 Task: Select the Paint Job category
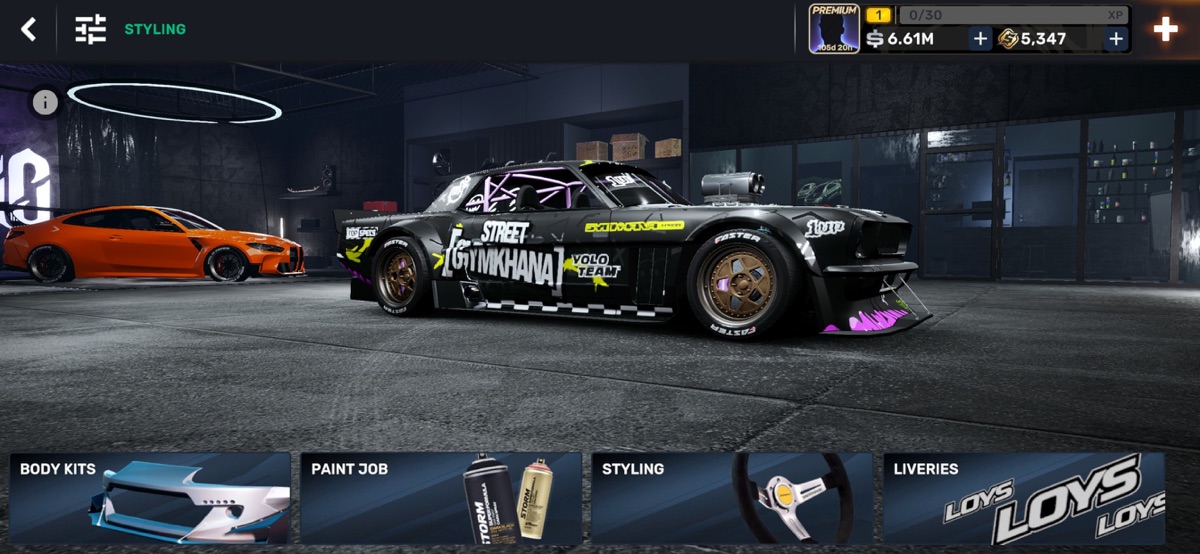coord(441,498)
